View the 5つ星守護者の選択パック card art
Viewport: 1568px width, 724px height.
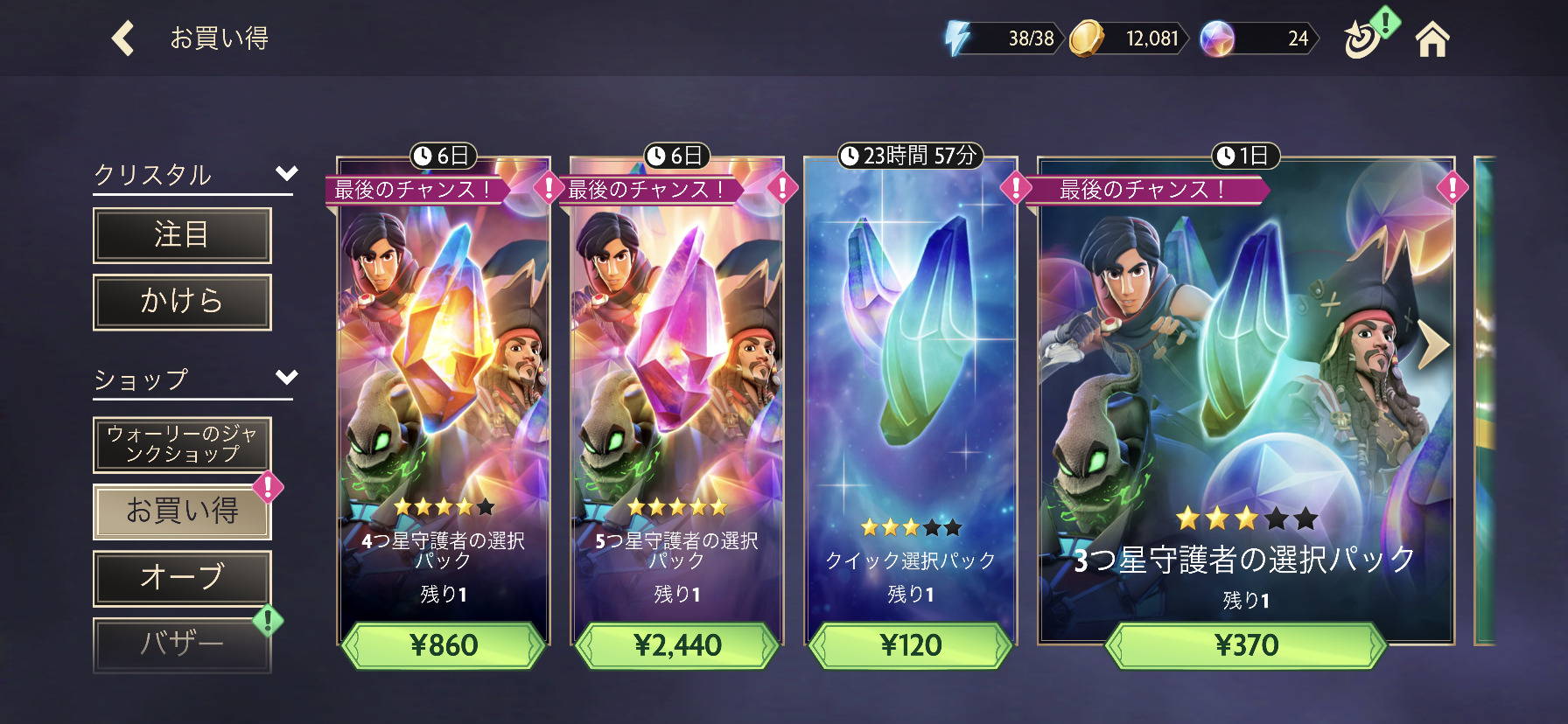coord(677,350)
